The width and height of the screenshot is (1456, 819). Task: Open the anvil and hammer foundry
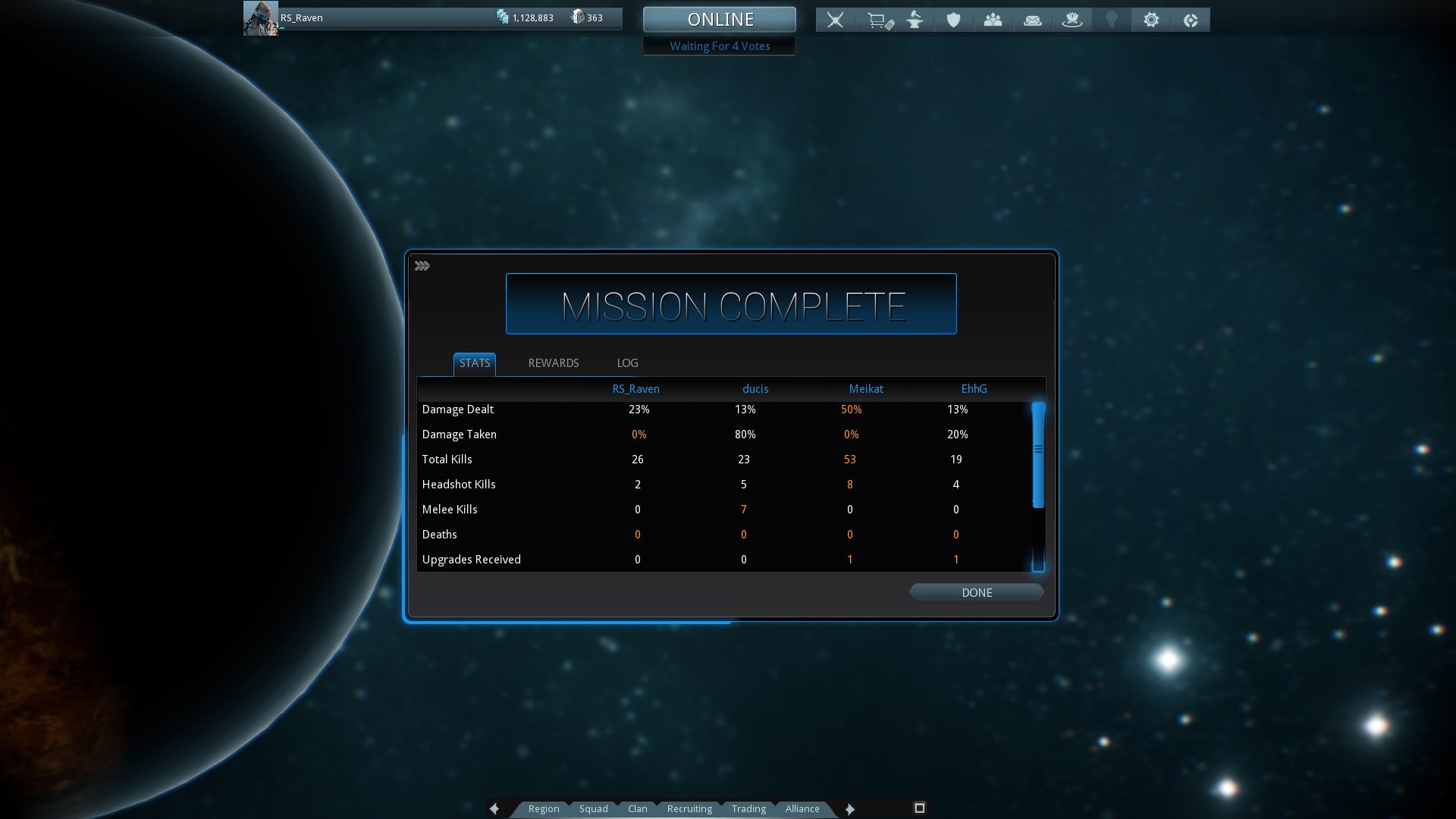tap(915, 20)
